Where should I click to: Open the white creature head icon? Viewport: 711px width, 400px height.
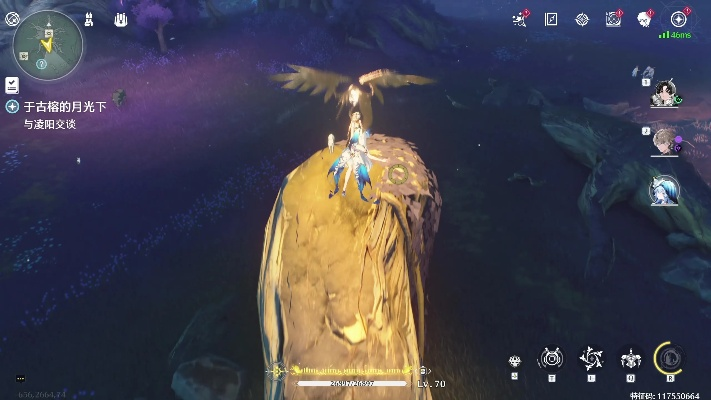[x=645, y=19]
